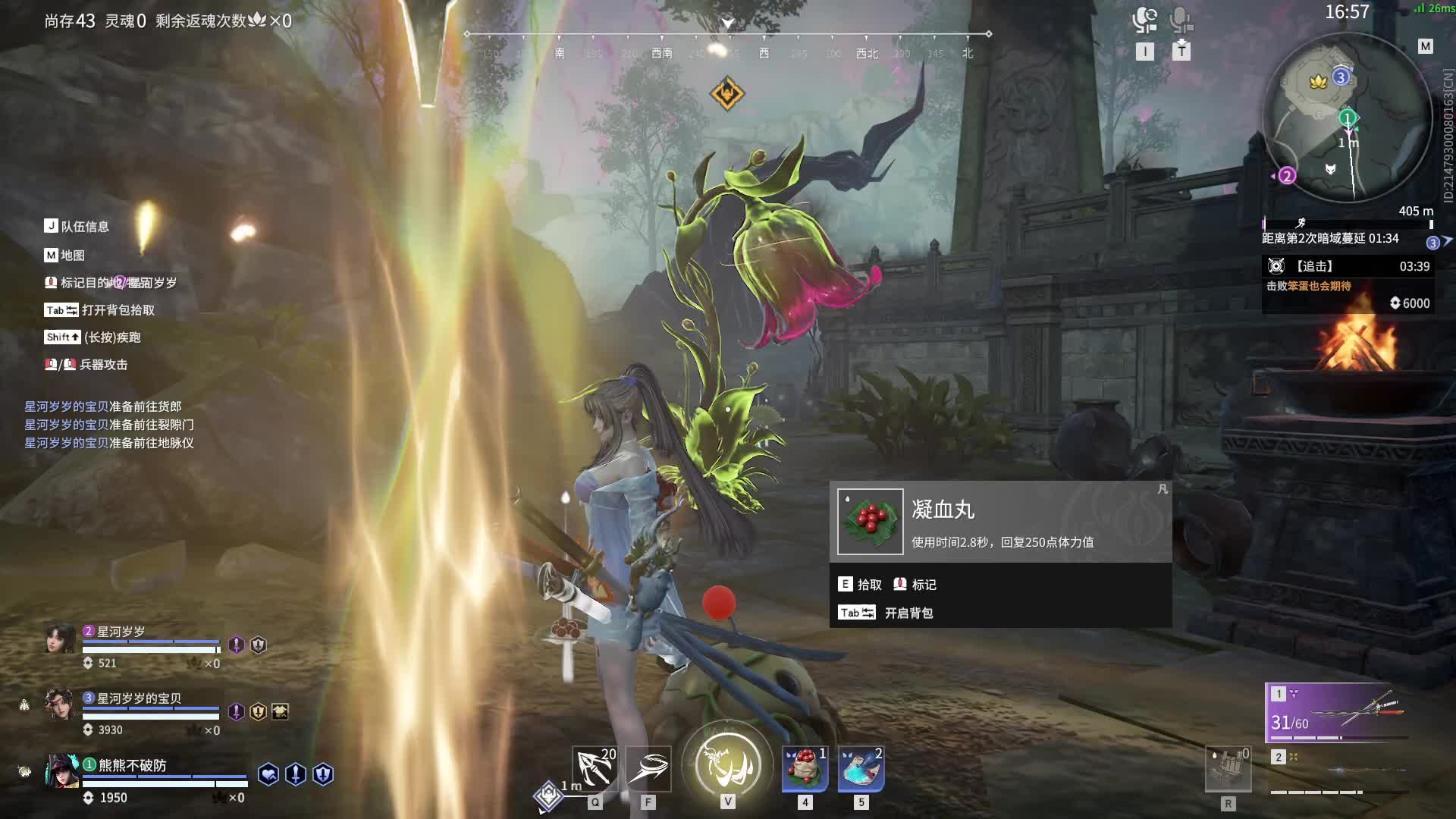Click the gold objective marker under the compass
The width and height of the screenshot is (1456, 819).
[x=727, y=94]
